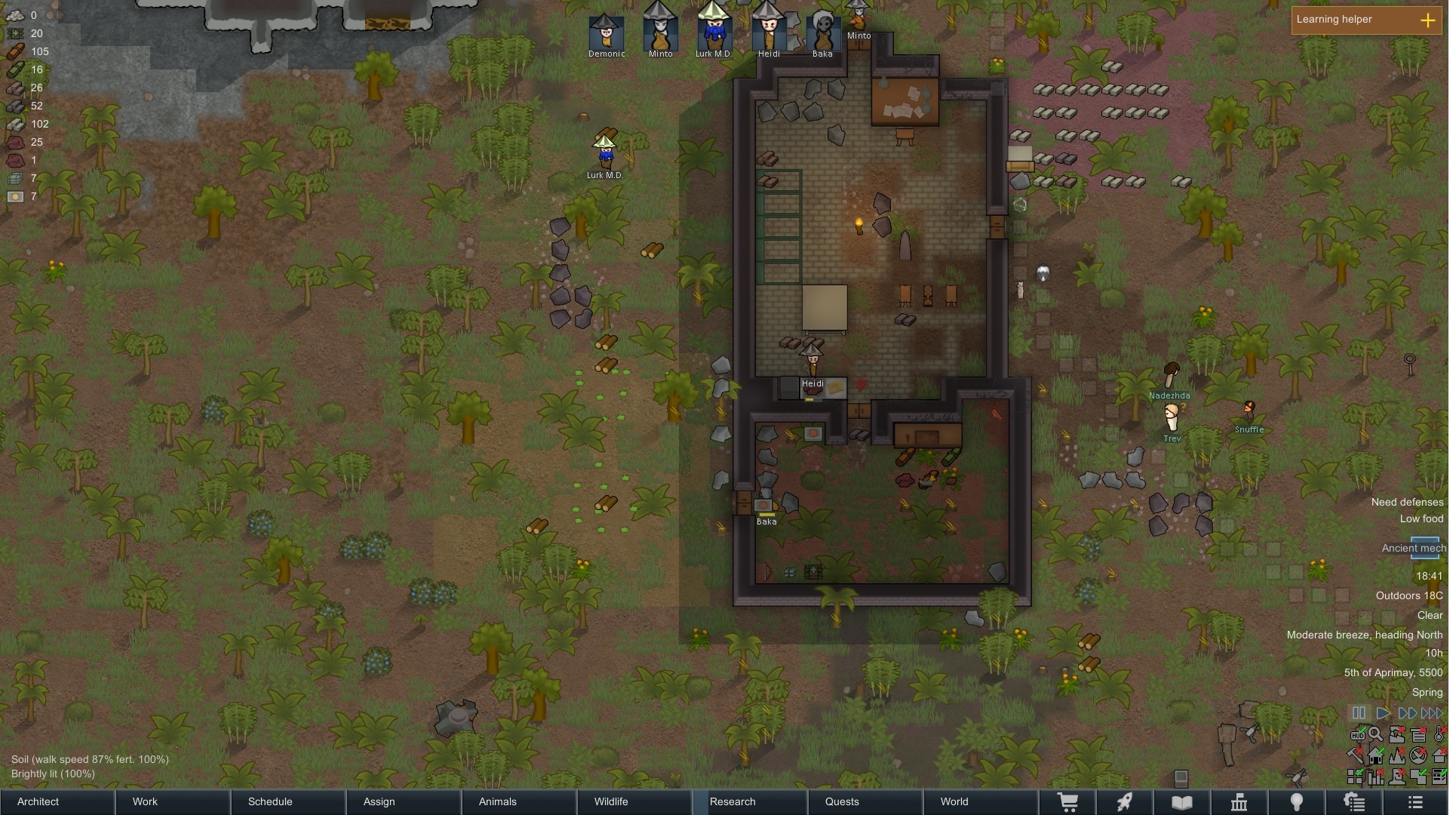Show the Animals tab
The width and height of the screenshot is (1456, 815).
coord(520,801)
